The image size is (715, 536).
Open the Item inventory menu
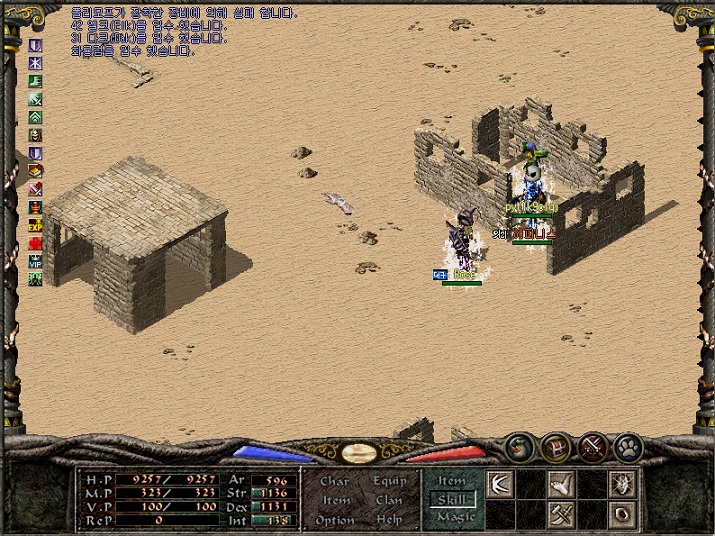336,500
